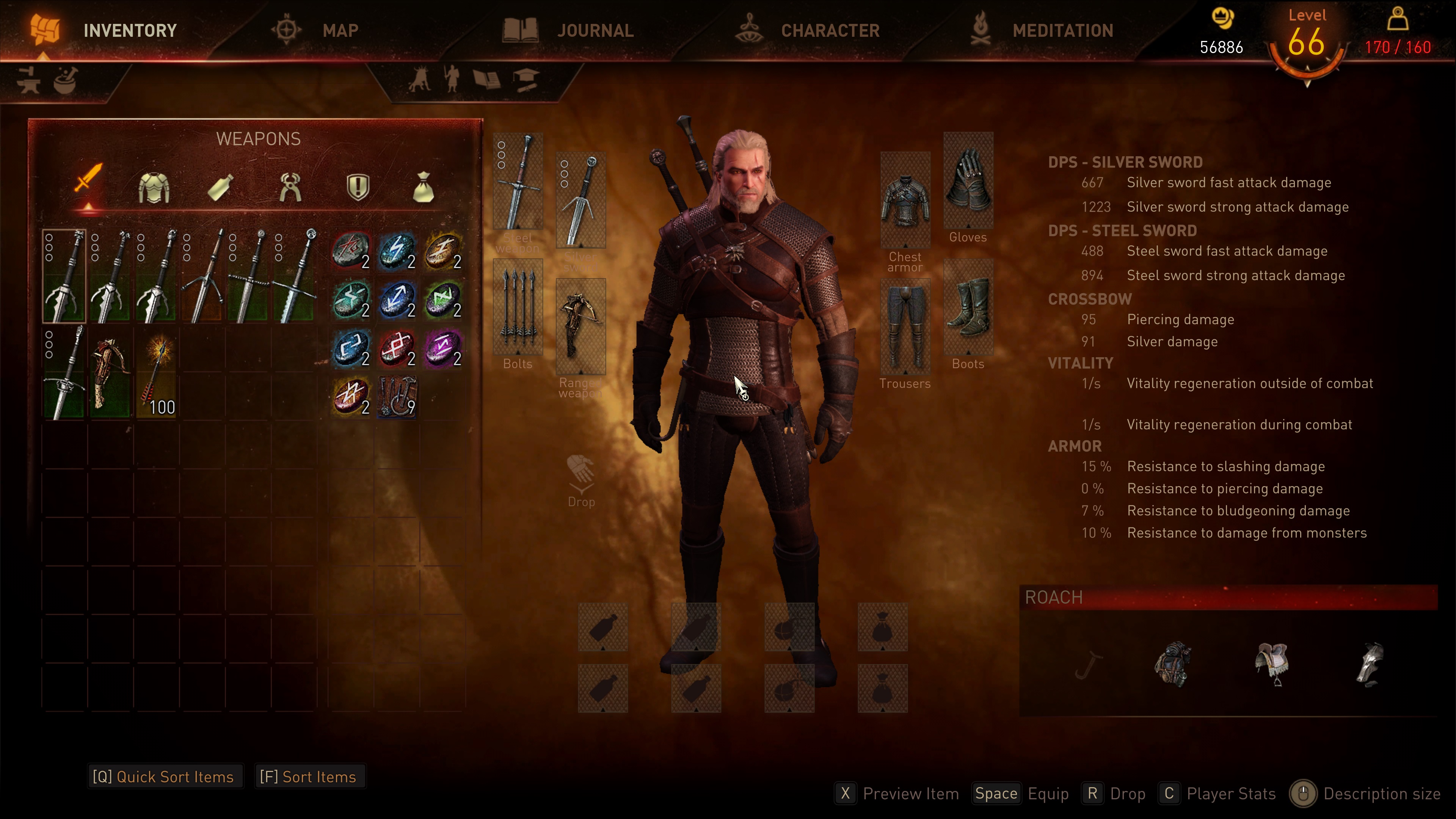Click the Quick Sort Items button
The width and height of the screenshot is (1456, 819).
coord(165,776)
